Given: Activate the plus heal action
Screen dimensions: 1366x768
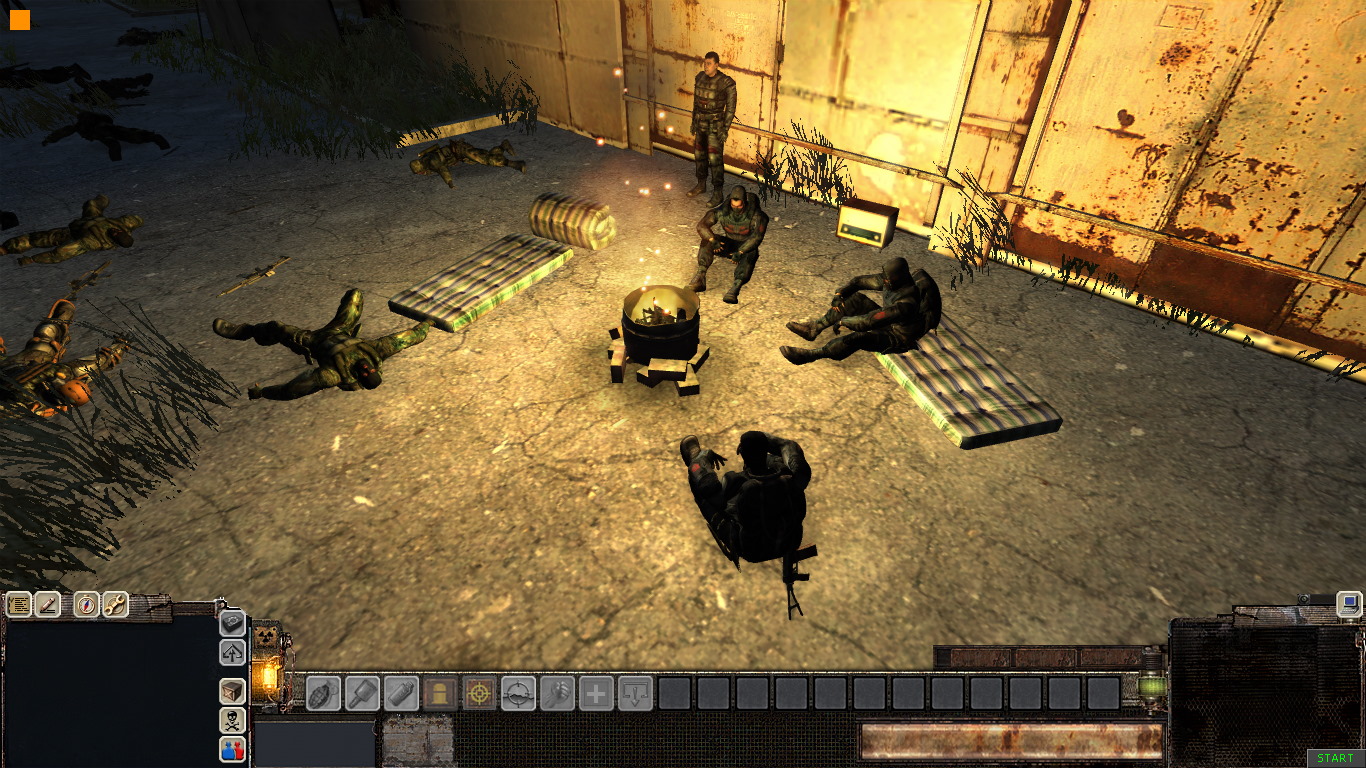Looking at the screenshot, I should (x=596, y=693).
